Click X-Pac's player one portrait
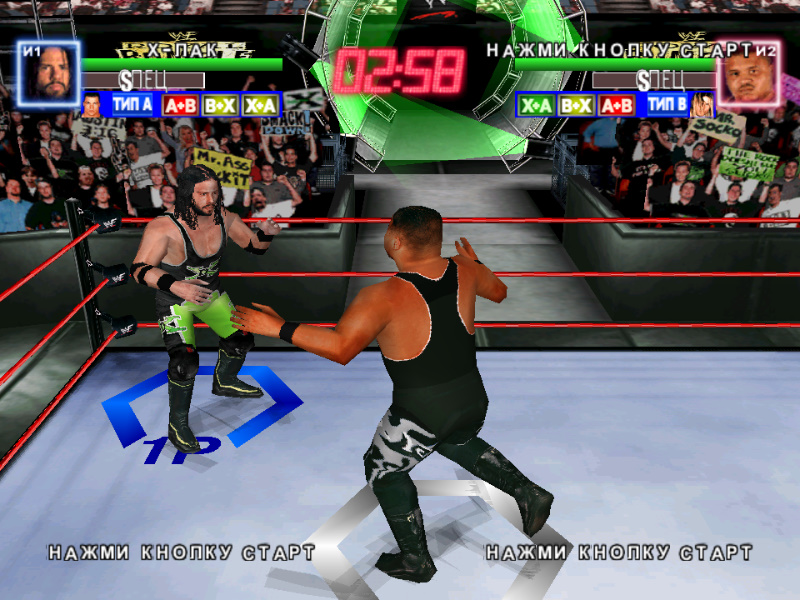 click(x=47, y=72)
